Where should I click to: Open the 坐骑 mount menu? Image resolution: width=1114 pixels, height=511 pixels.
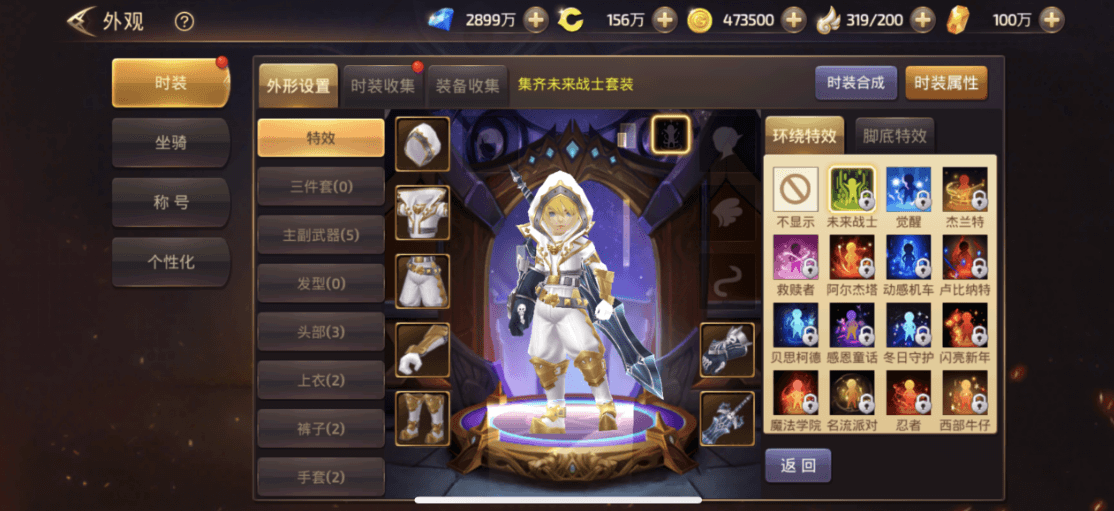pyautogui.click(x=170, y=143)
